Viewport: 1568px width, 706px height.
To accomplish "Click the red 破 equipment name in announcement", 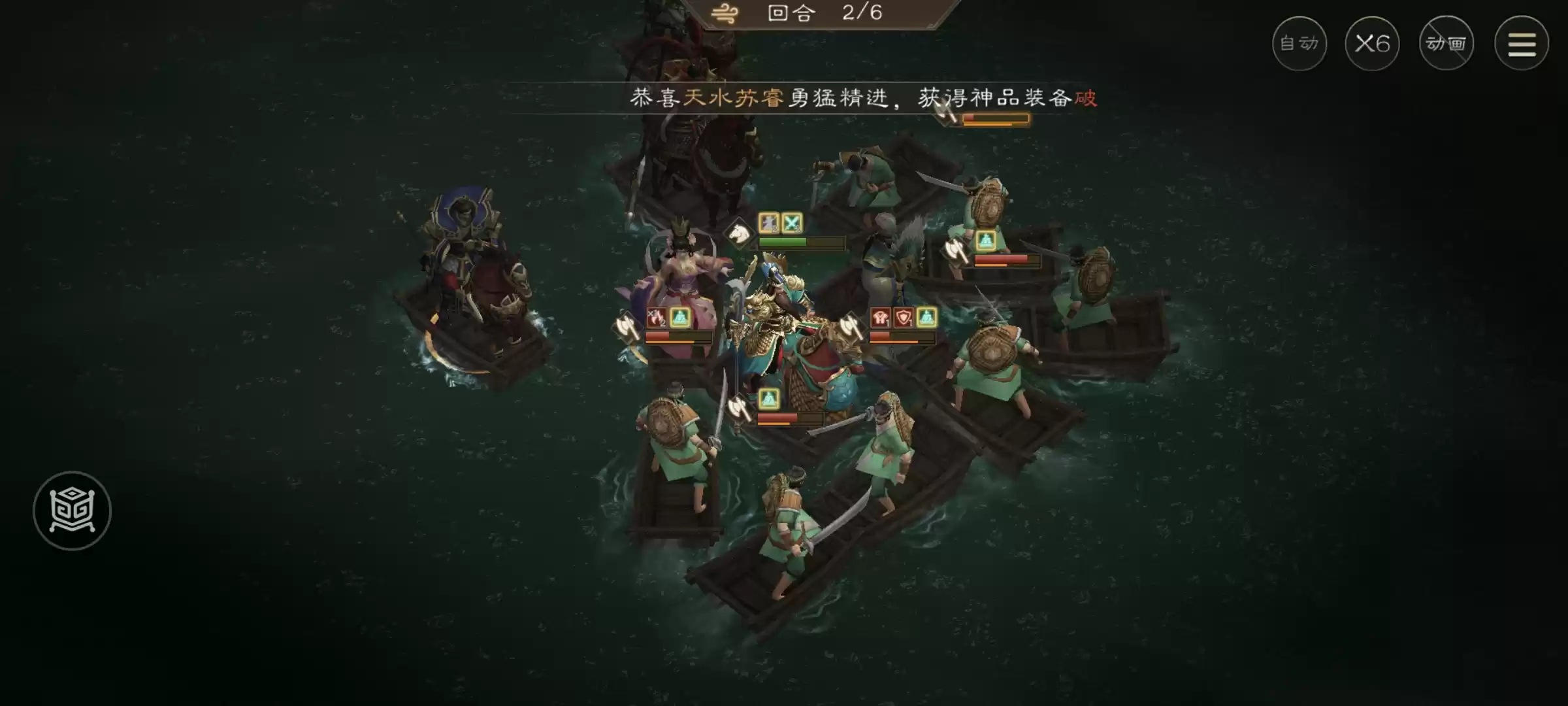I will point(1088,98).
